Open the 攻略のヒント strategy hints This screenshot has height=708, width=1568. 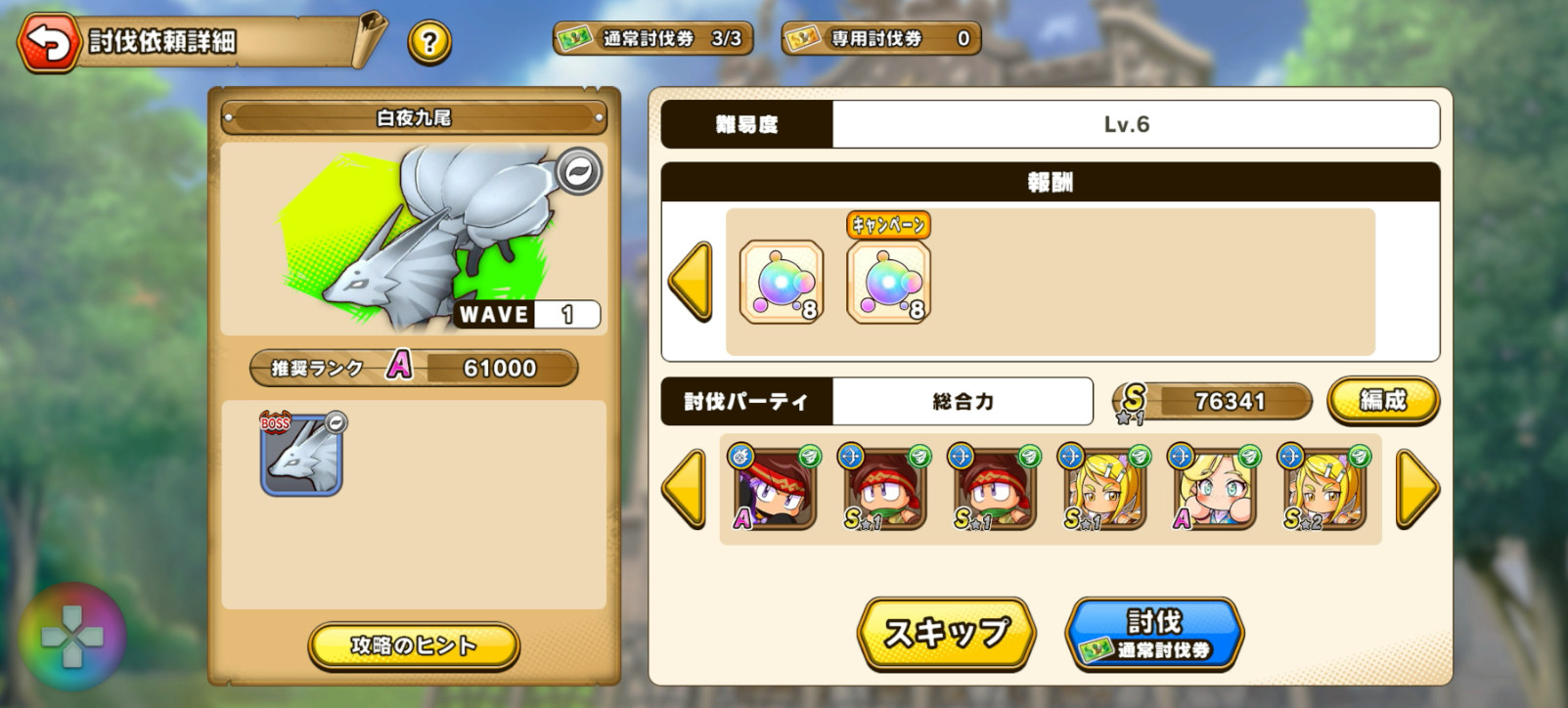413,645
